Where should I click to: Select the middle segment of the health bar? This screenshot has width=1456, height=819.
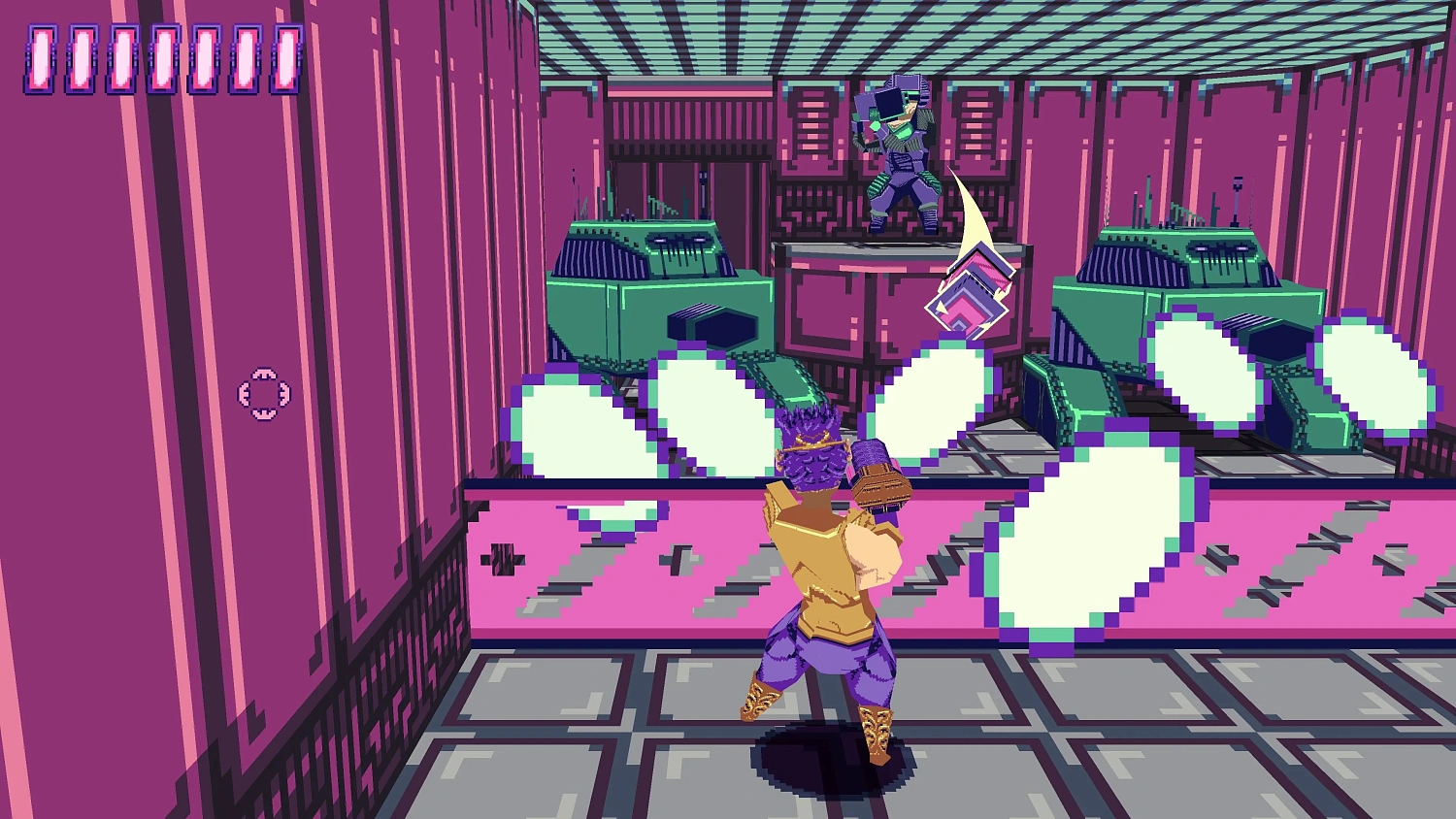point(164,58)
